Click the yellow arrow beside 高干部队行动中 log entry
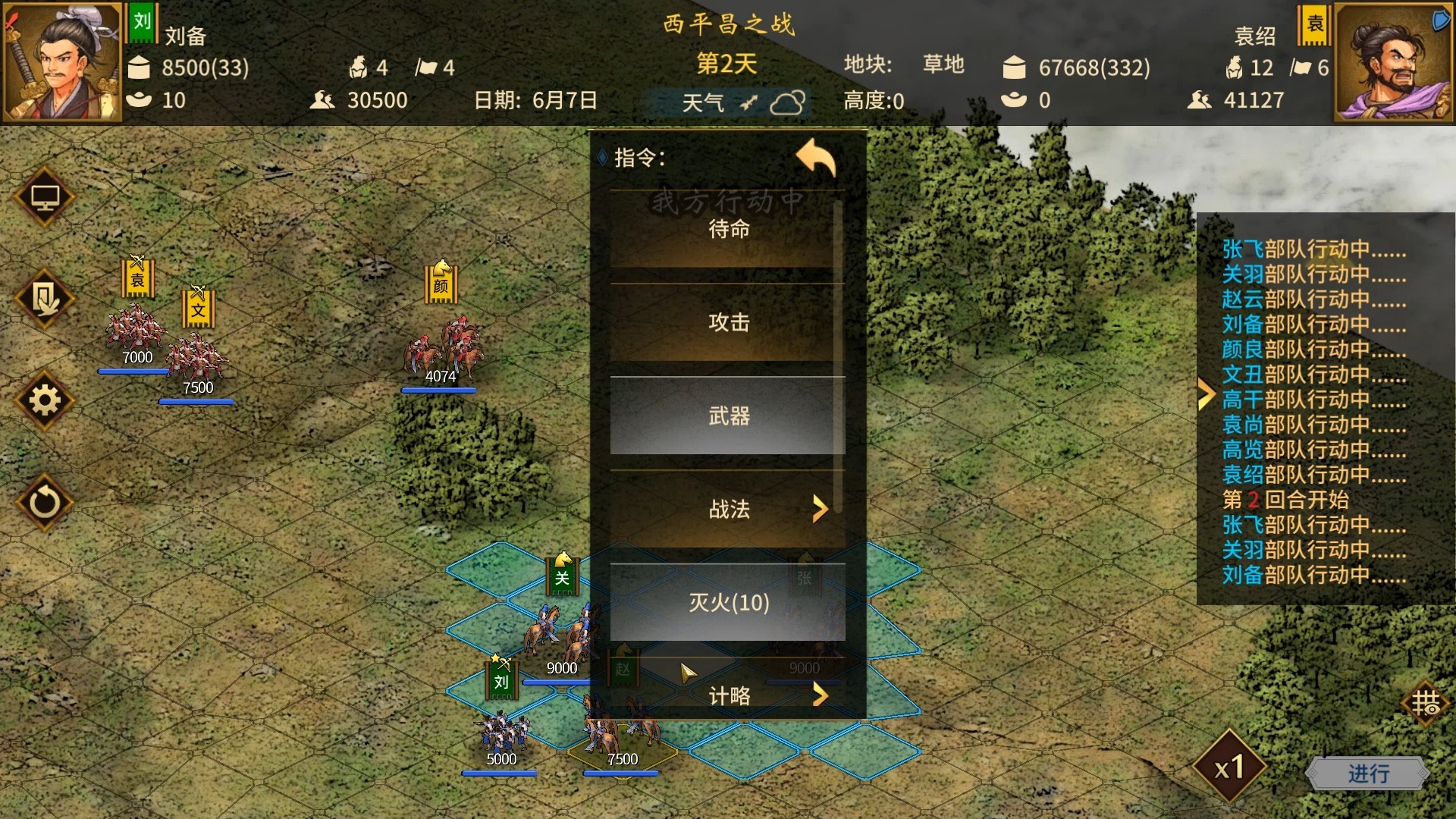 [x=1207, y=394]
